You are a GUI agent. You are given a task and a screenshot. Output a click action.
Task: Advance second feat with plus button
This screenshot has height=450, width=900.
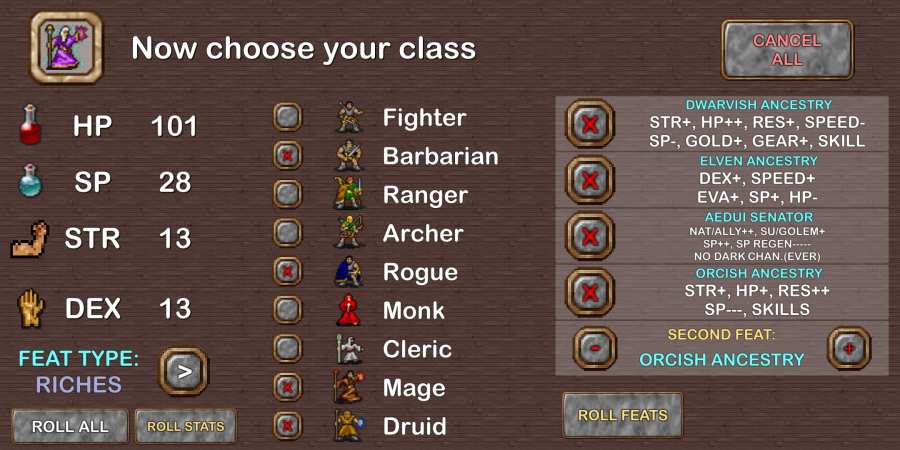(850, 348)
